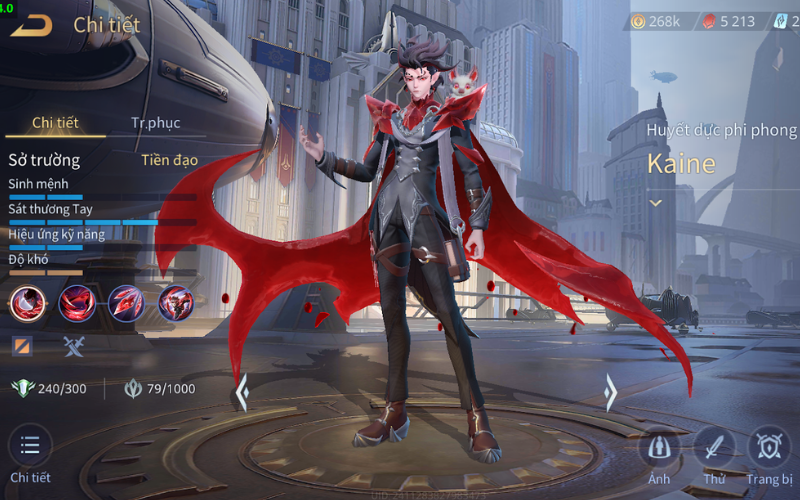Select Kaine's second skill icon
This screenshot has height=500, width=800.
[x=77, y=302]
